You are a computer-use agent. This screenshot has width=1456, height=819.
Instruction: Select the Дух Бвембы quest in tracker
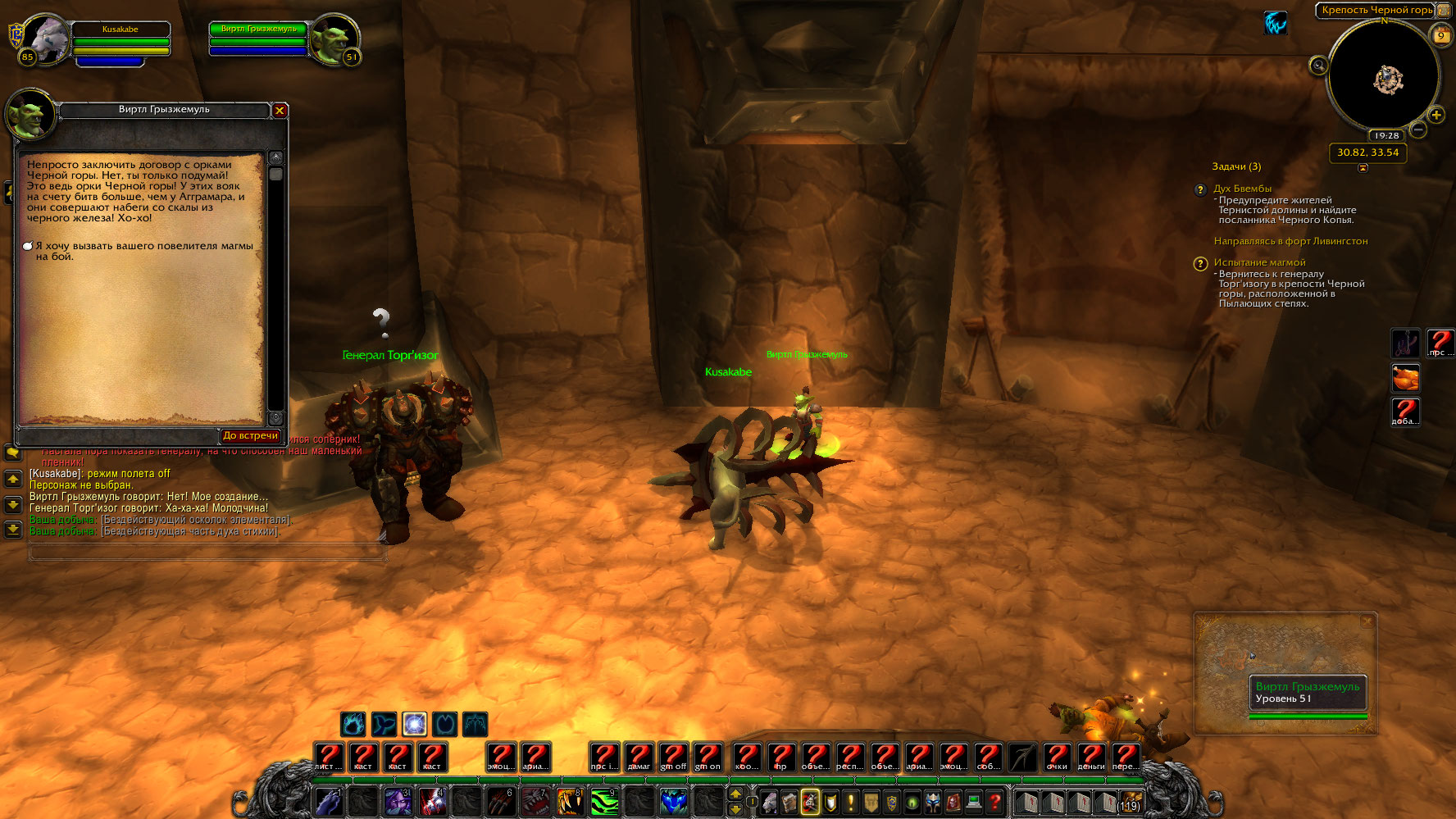[1242, 189]
